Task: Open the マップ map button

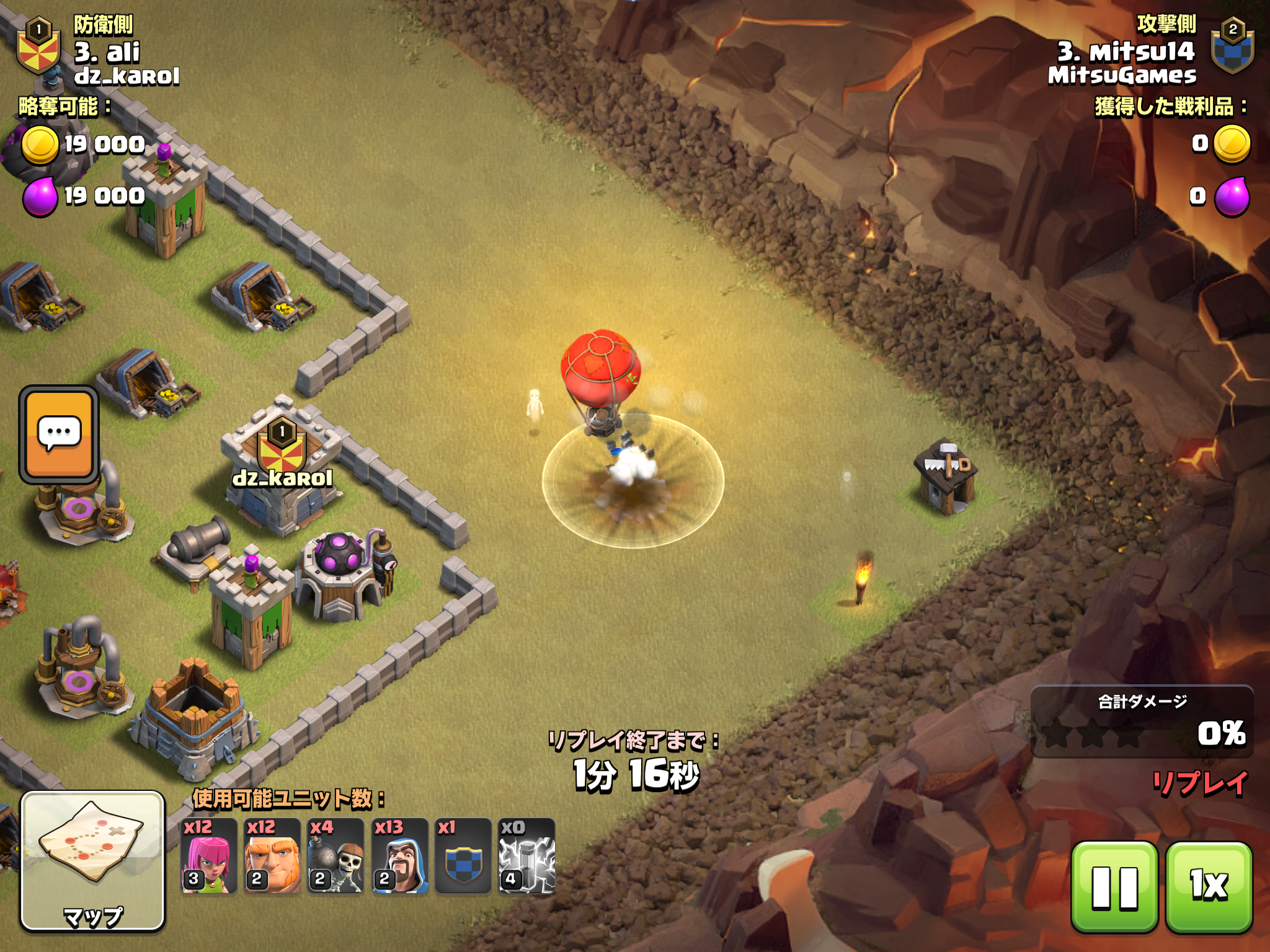Action: (x=93, y=861)
